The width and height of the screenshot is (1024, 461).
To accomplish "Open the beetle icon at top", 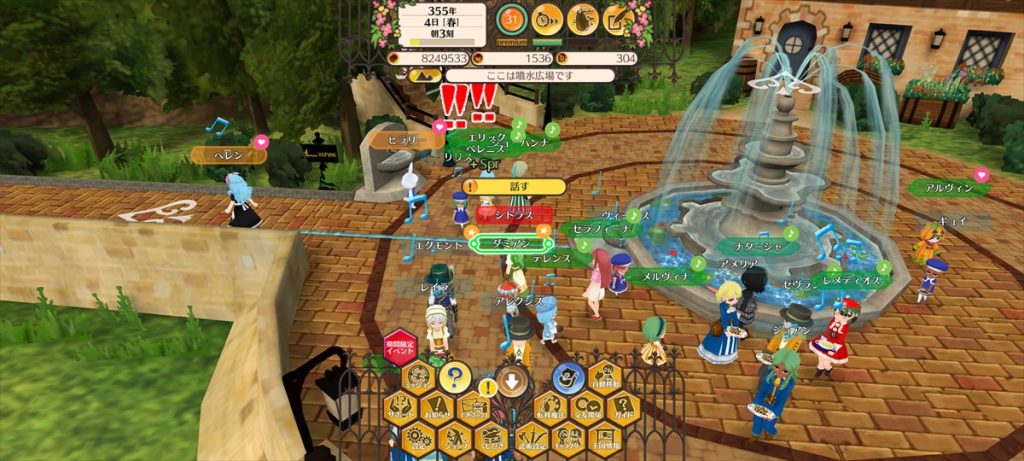I will click(583, 17).
